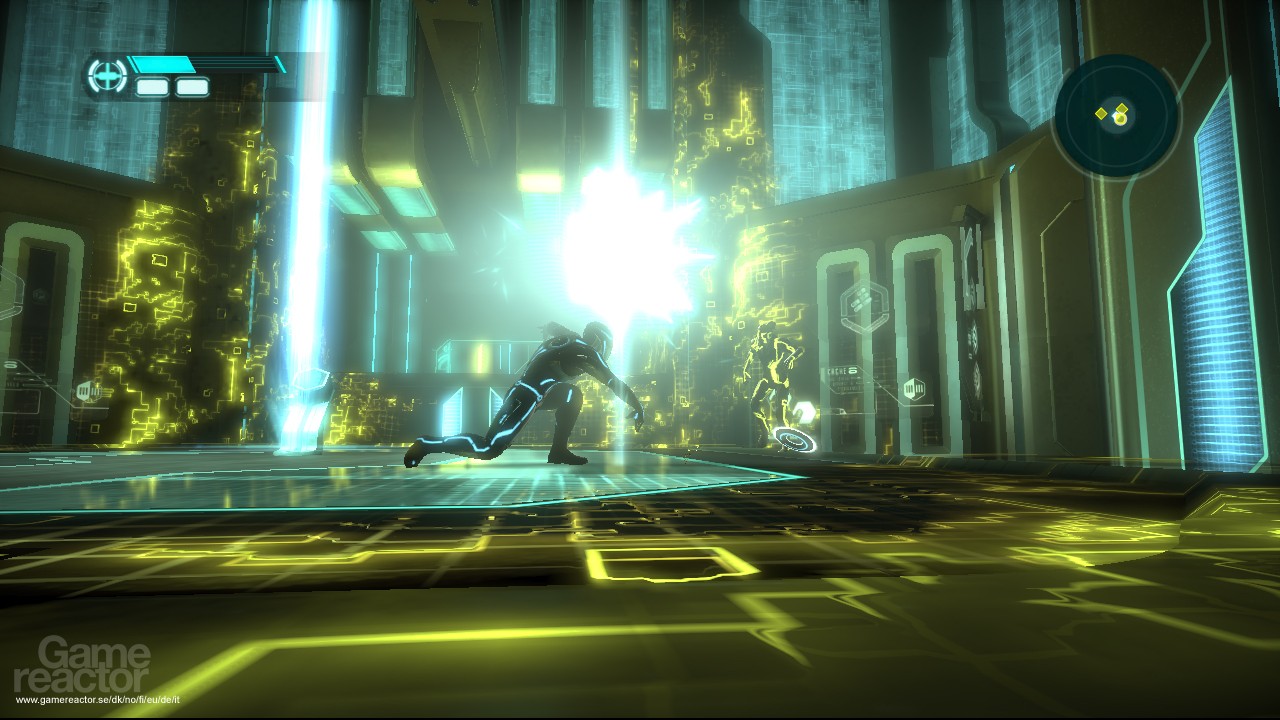
Task: Select the left yellow diamond radar blip
Action: (x=1101, y=114)
